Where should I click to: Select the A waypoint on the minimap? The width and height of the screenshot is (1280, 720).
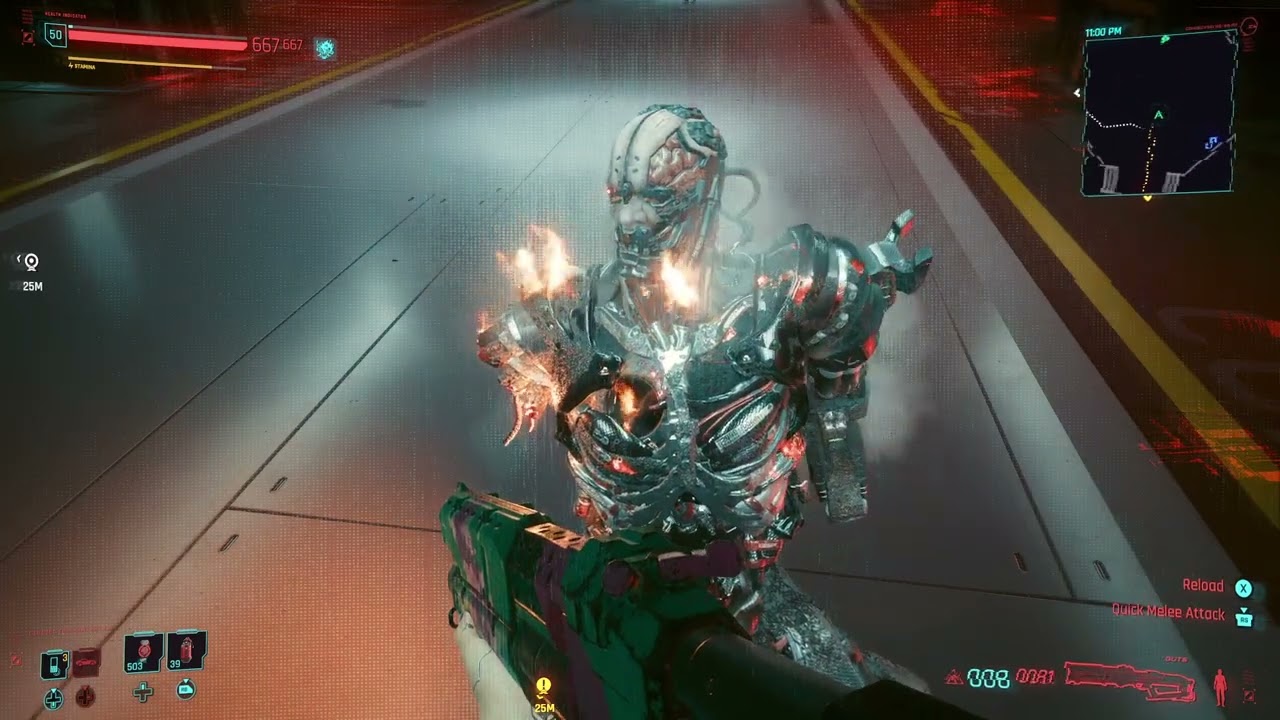pyautogui.click(x=1158, y=115)
